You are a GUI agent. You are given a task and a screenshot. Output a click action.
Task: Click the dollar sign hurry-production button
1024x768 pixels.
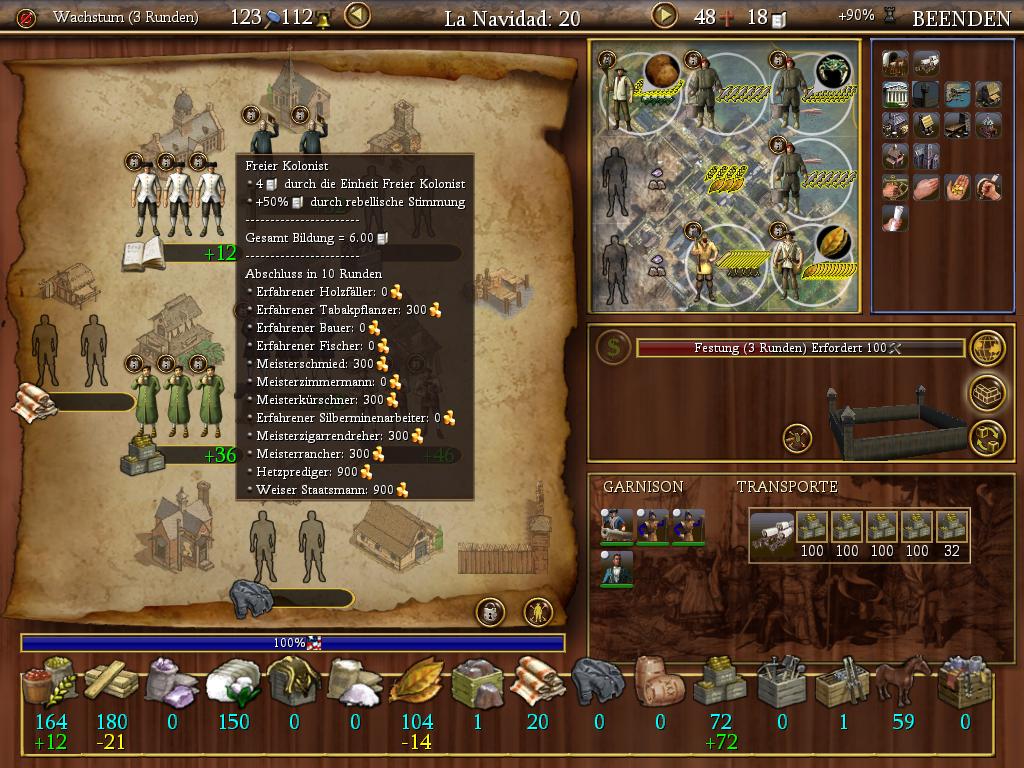tap(613, 348)
